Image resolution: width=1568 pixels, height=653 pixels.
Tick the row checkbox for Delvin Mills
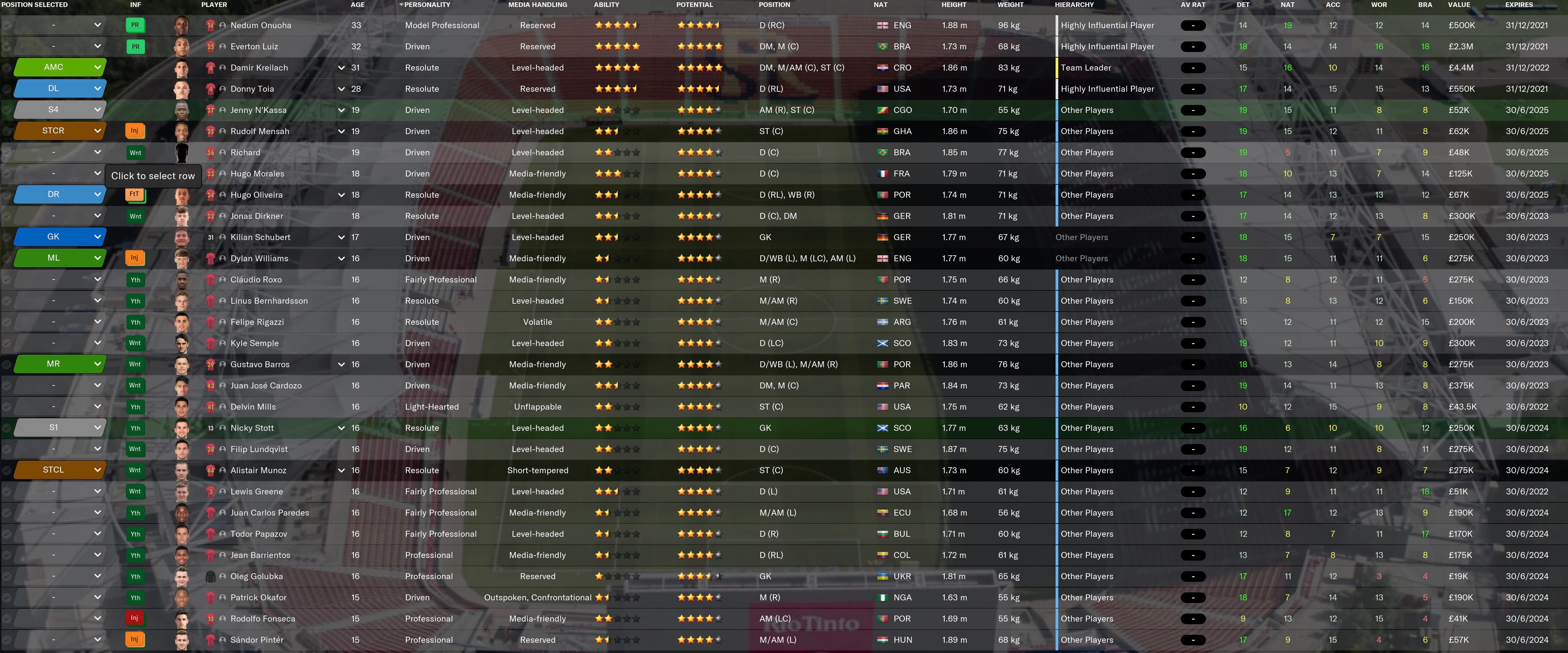click(x=7, y=407)
